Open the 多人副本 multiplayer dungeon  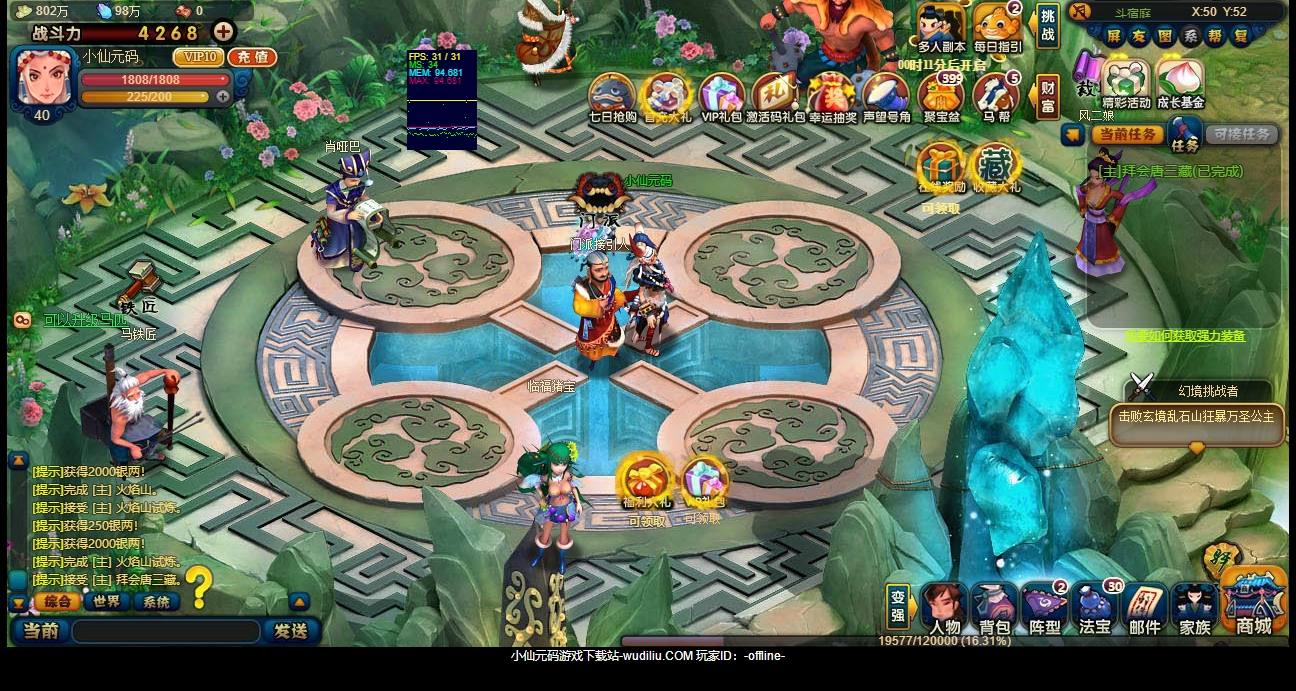(x=941, y=27)
